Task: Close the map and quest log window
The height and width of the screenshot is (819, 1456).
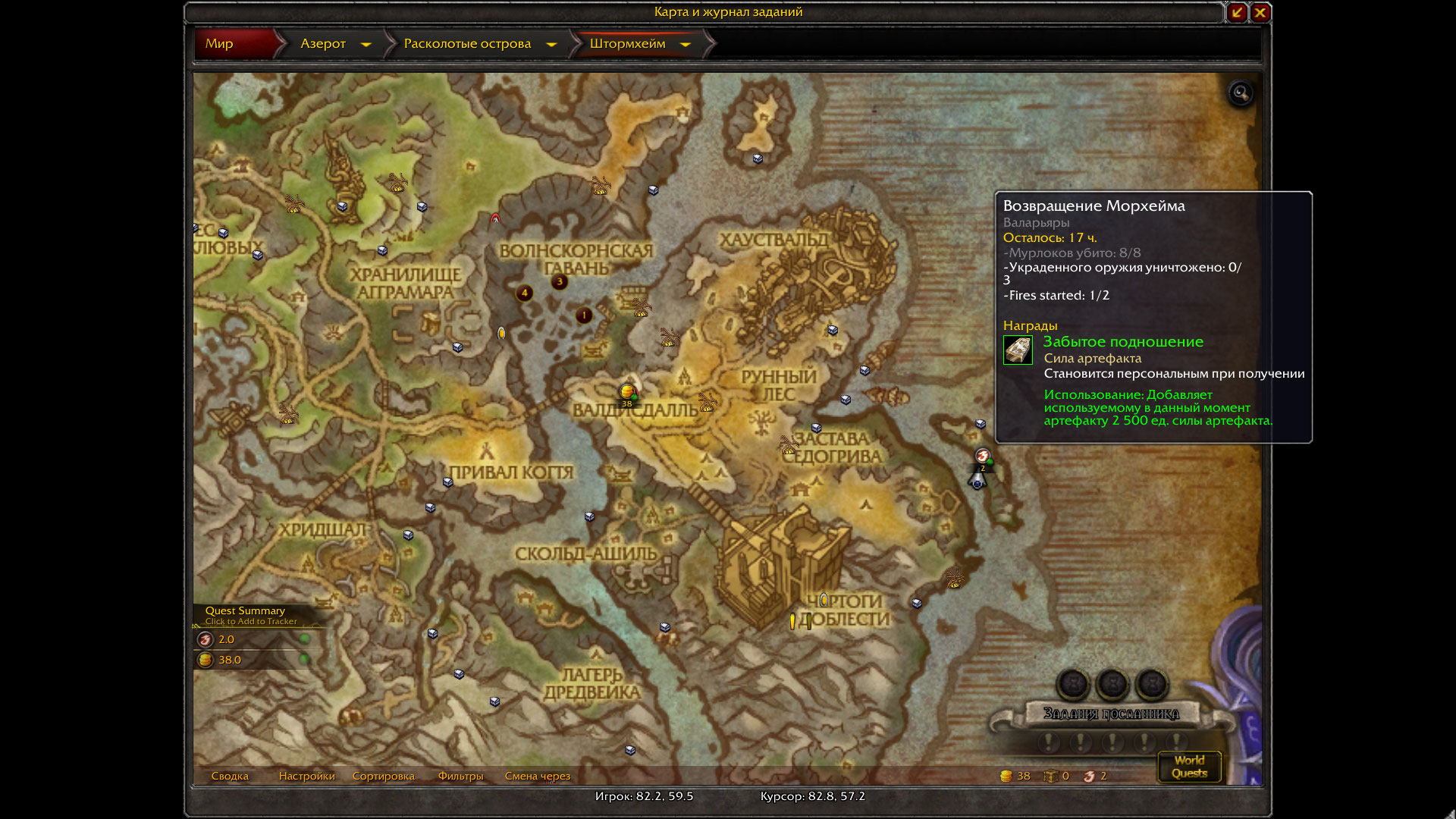Action: pos(1260,12)
